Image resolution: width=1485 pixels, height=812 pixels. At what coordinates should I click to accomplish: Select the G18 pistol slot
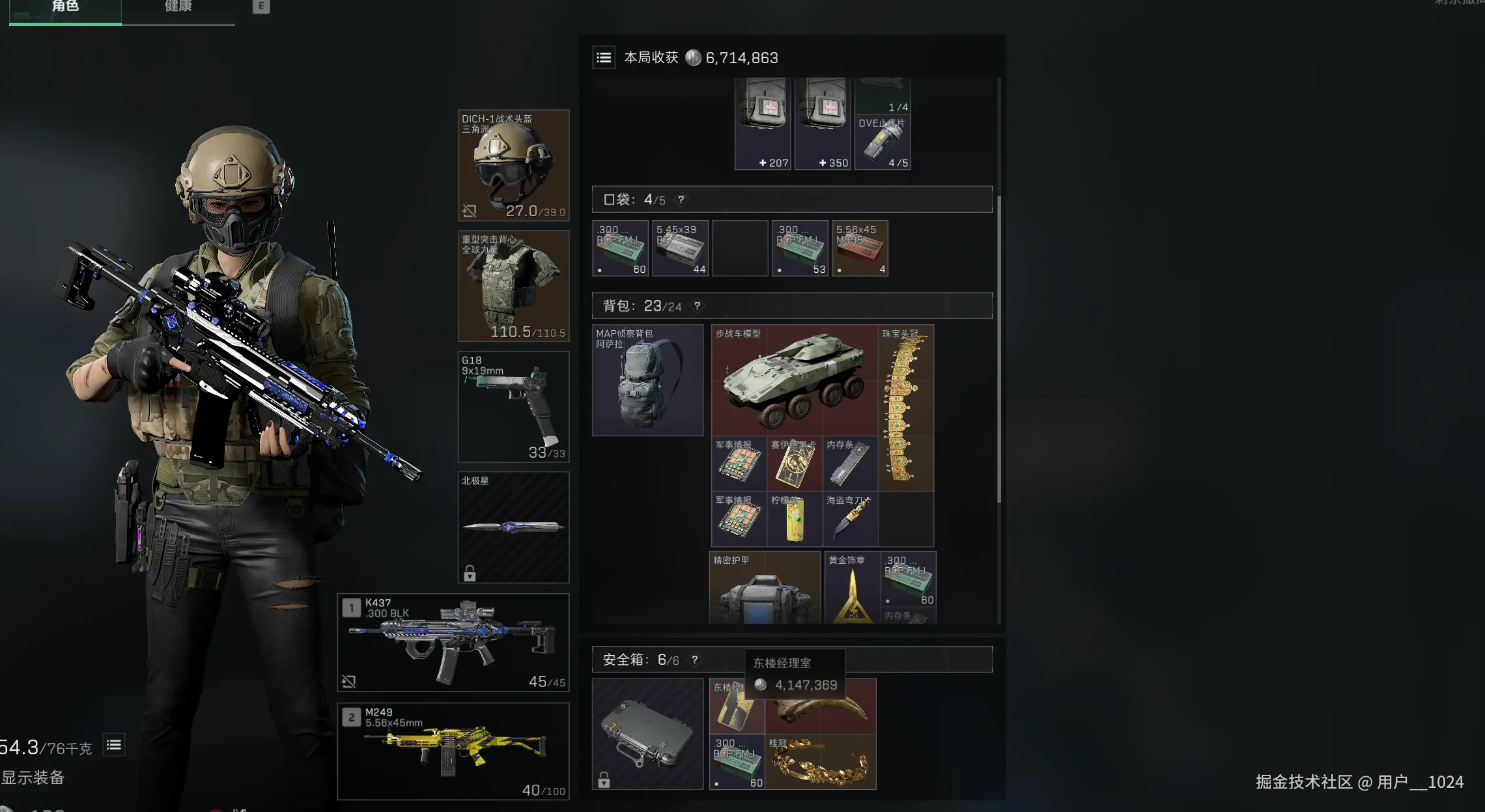pyautogui.click(x=513, y=406)
